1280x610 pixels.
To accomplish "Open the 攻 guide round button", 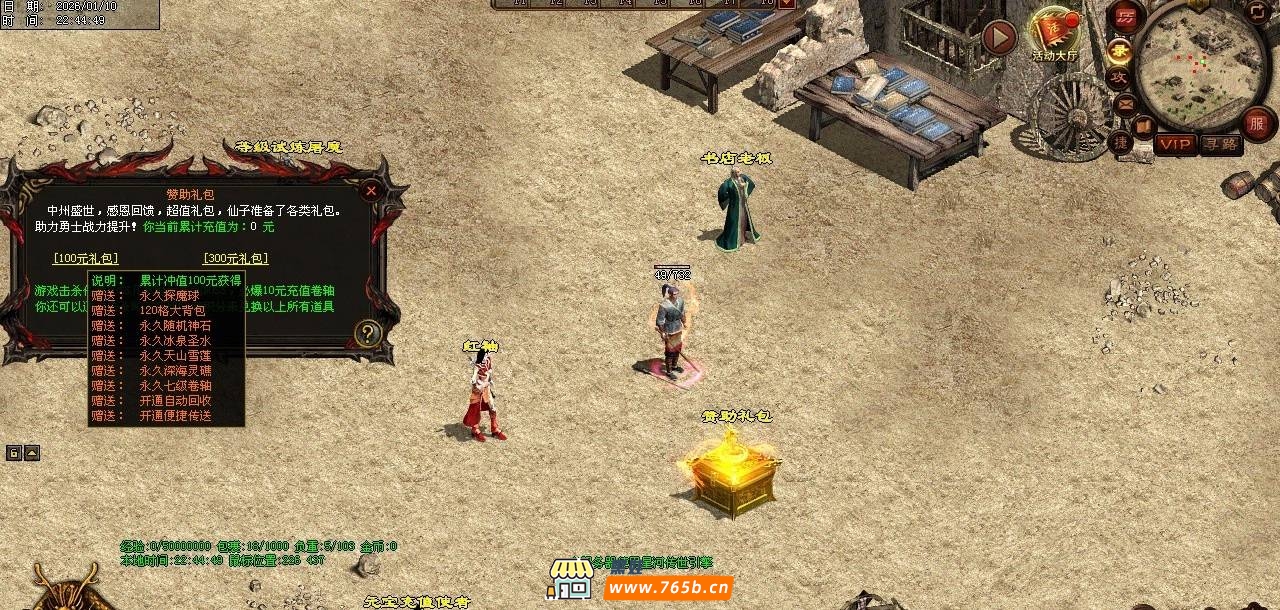I will pos(1119,78).
